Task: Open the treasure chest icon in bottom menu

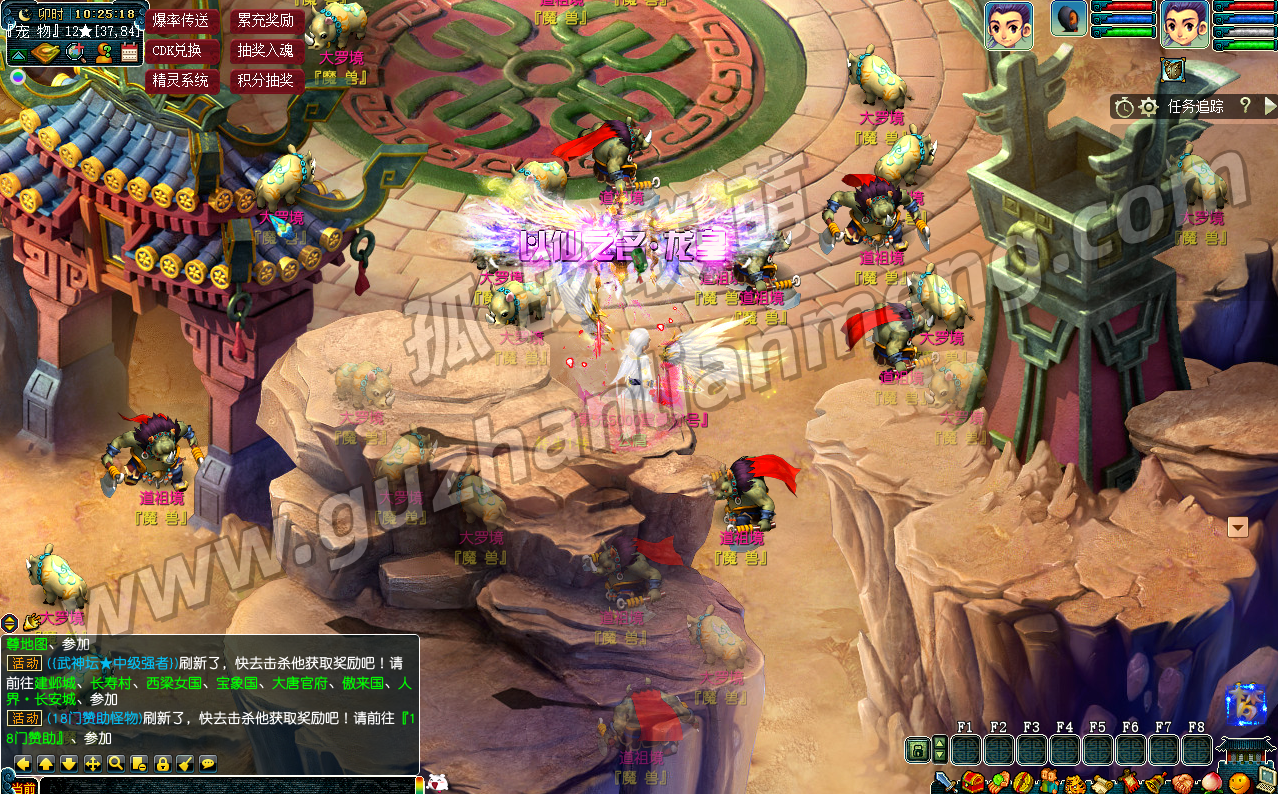Action: point(971,781)
